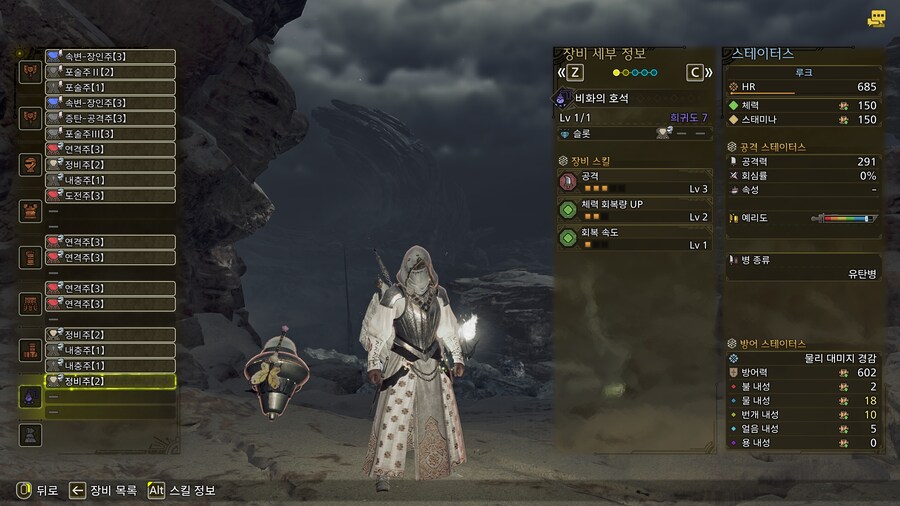900x506 pixels.
Task: Select the 포술주III【3】 decoration row
Action: 110,134
